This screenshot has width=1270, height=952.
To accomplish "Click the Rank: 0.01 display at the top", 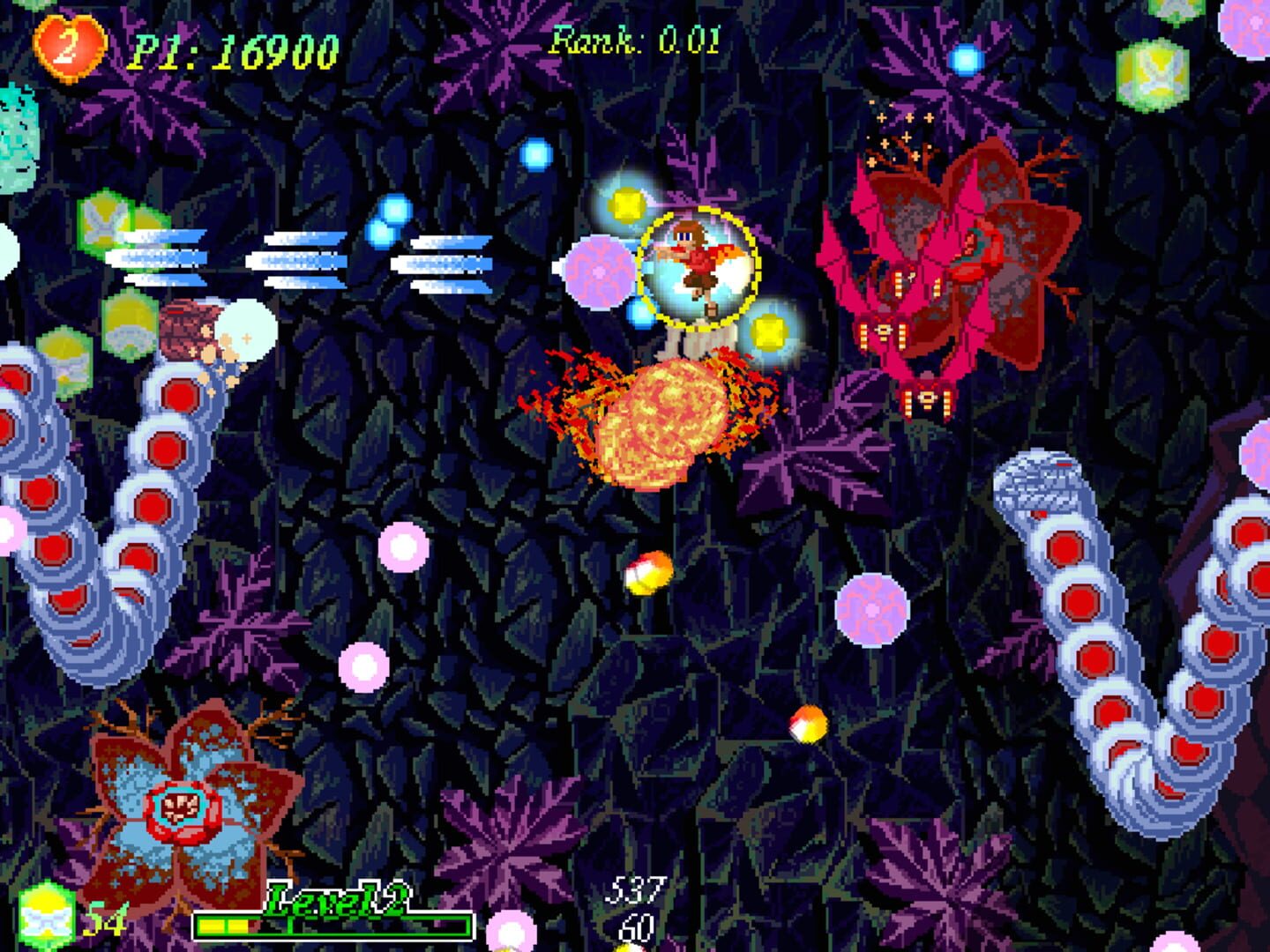I will tap(637, 37).
